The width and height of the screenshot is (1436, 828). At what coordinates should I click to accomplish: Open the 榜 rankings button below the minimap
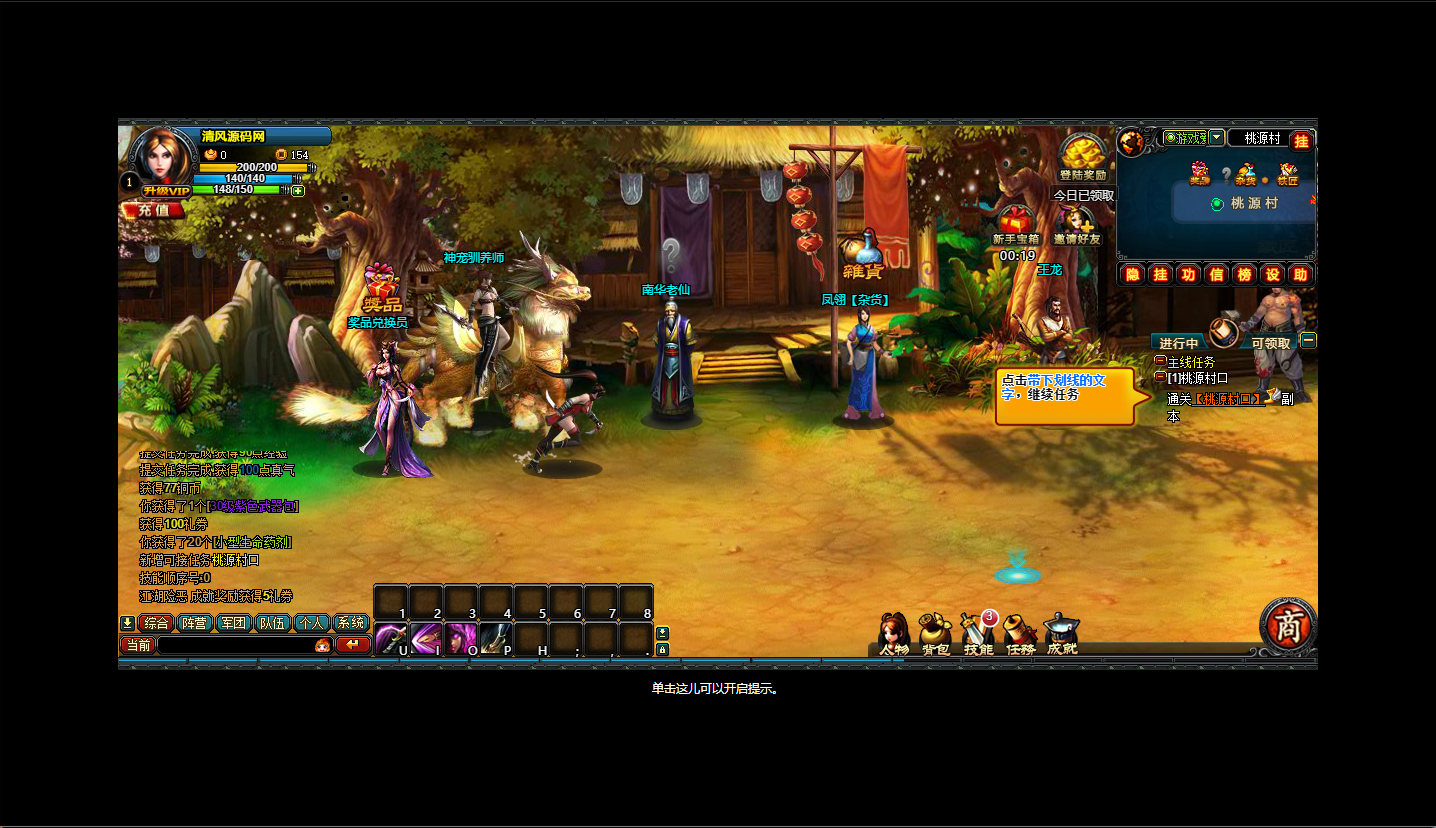coord(1244,274)
